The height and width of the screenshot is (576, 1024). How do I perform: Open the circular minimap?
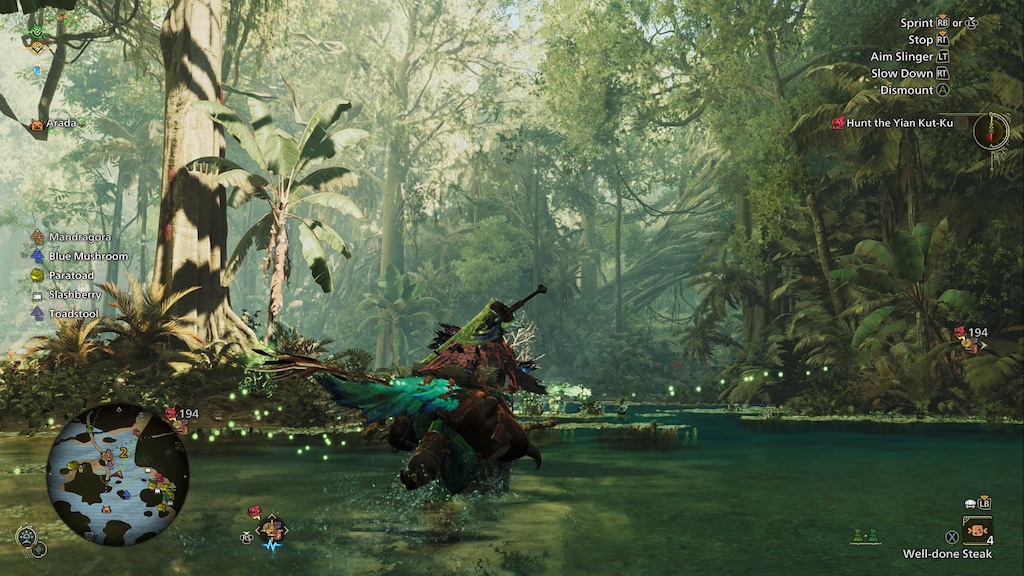117,474
